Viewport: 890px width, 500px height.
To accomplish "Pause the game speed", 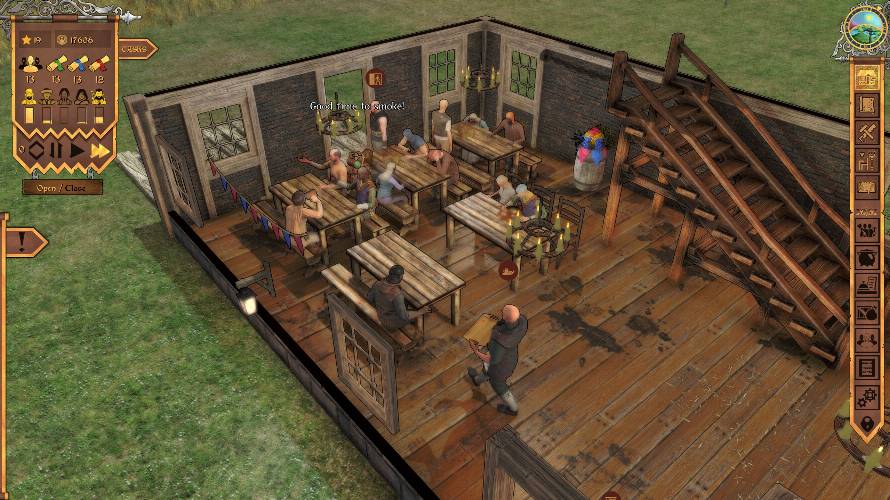I will pyautogui.click(x=57, y=151).
